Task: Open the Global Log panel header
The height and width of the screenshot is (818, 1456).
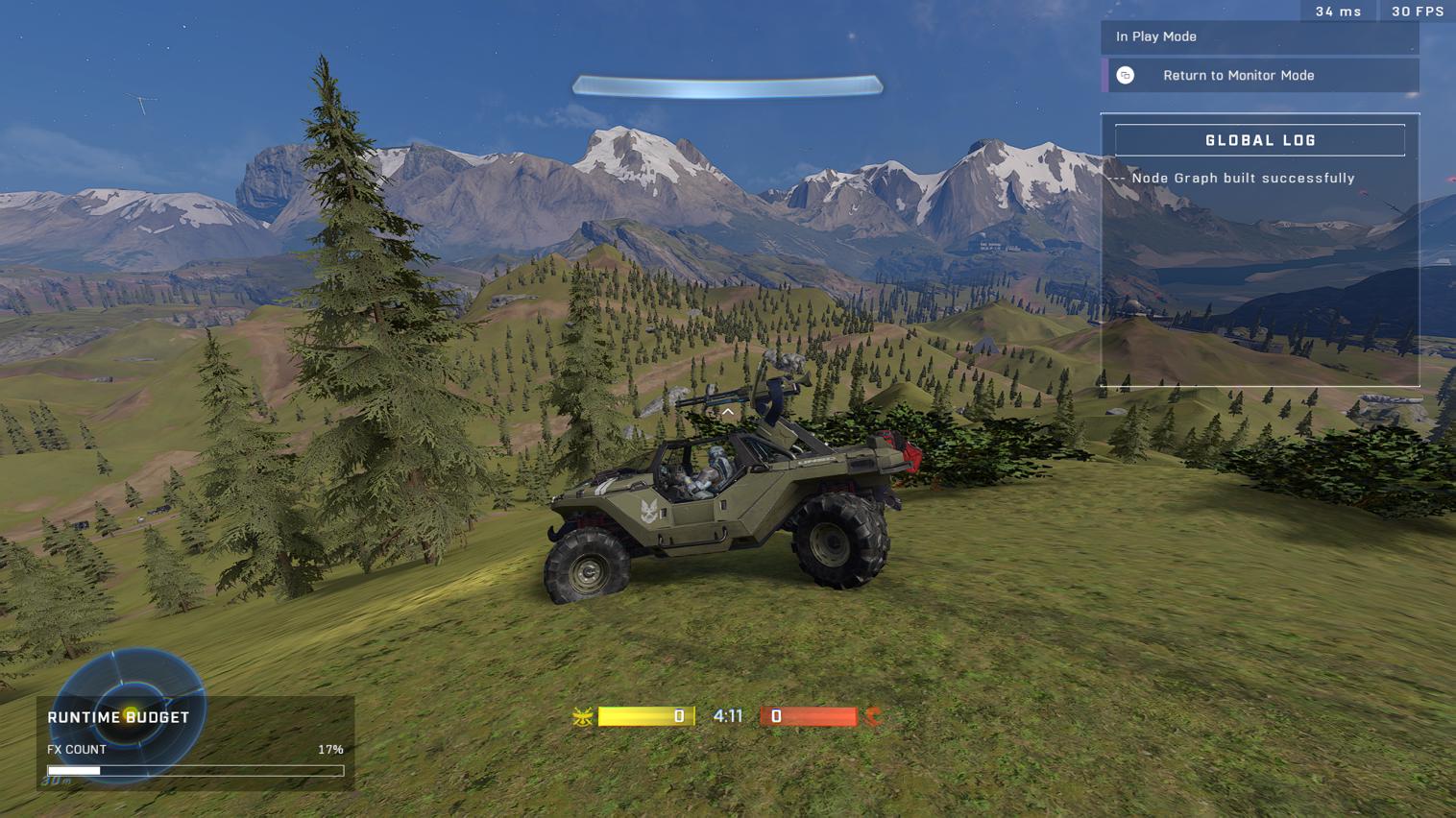Action: pyautogui.click(x=1259, y=140)
